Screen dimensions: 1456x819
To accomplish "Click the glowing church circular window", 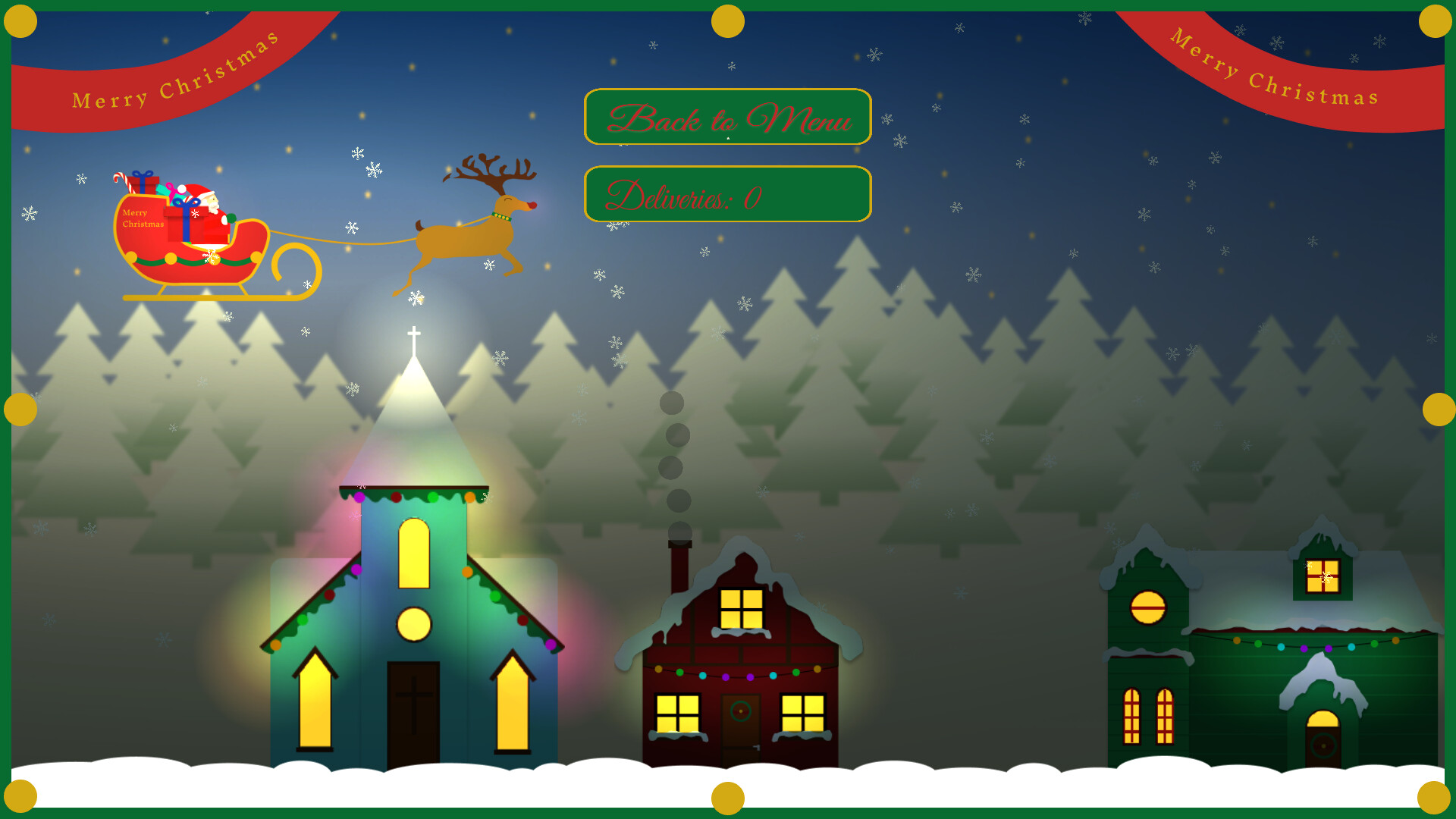I will (413, 622).
